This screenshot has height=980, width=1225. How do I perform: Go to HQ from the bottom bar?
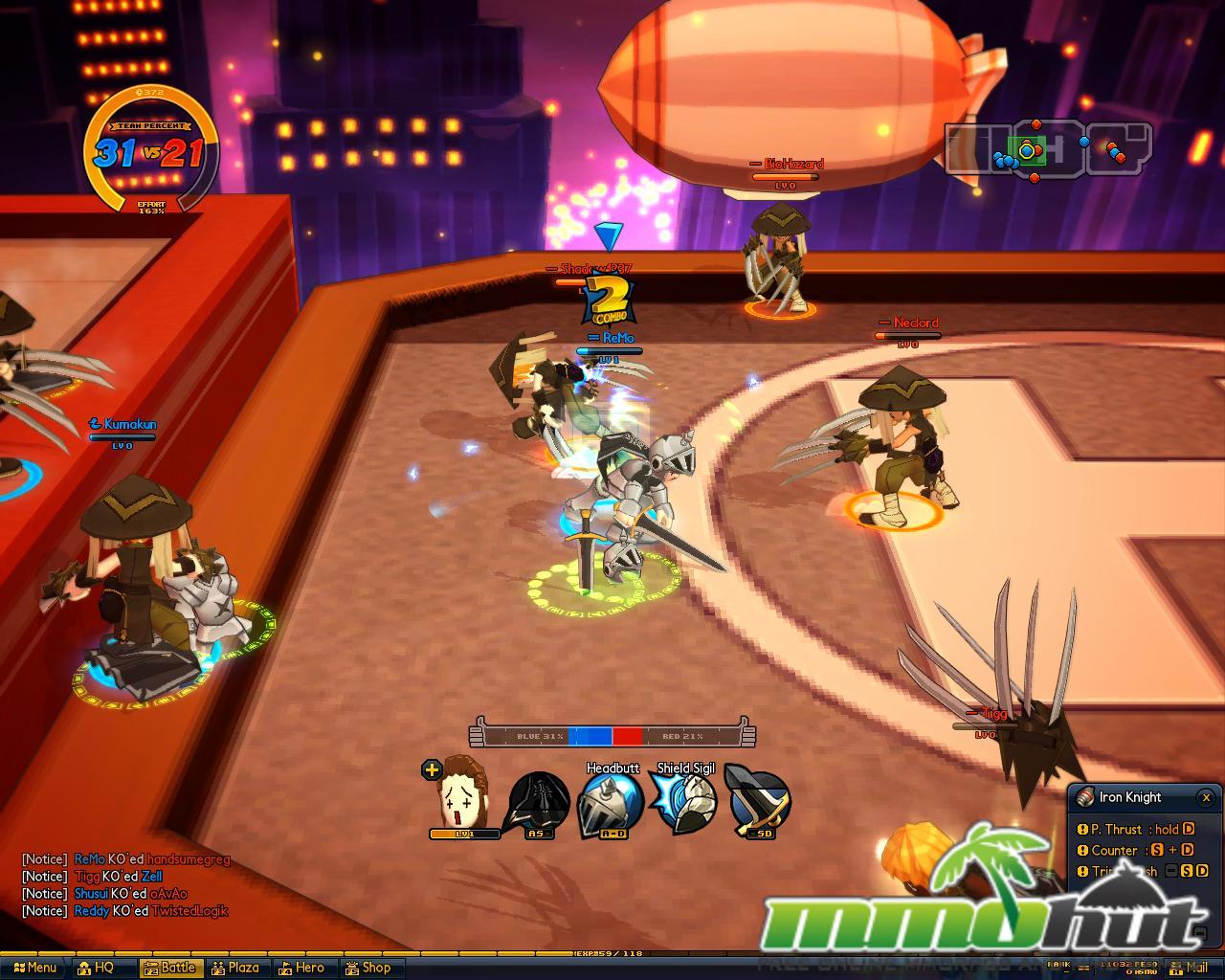pos(96,968)
